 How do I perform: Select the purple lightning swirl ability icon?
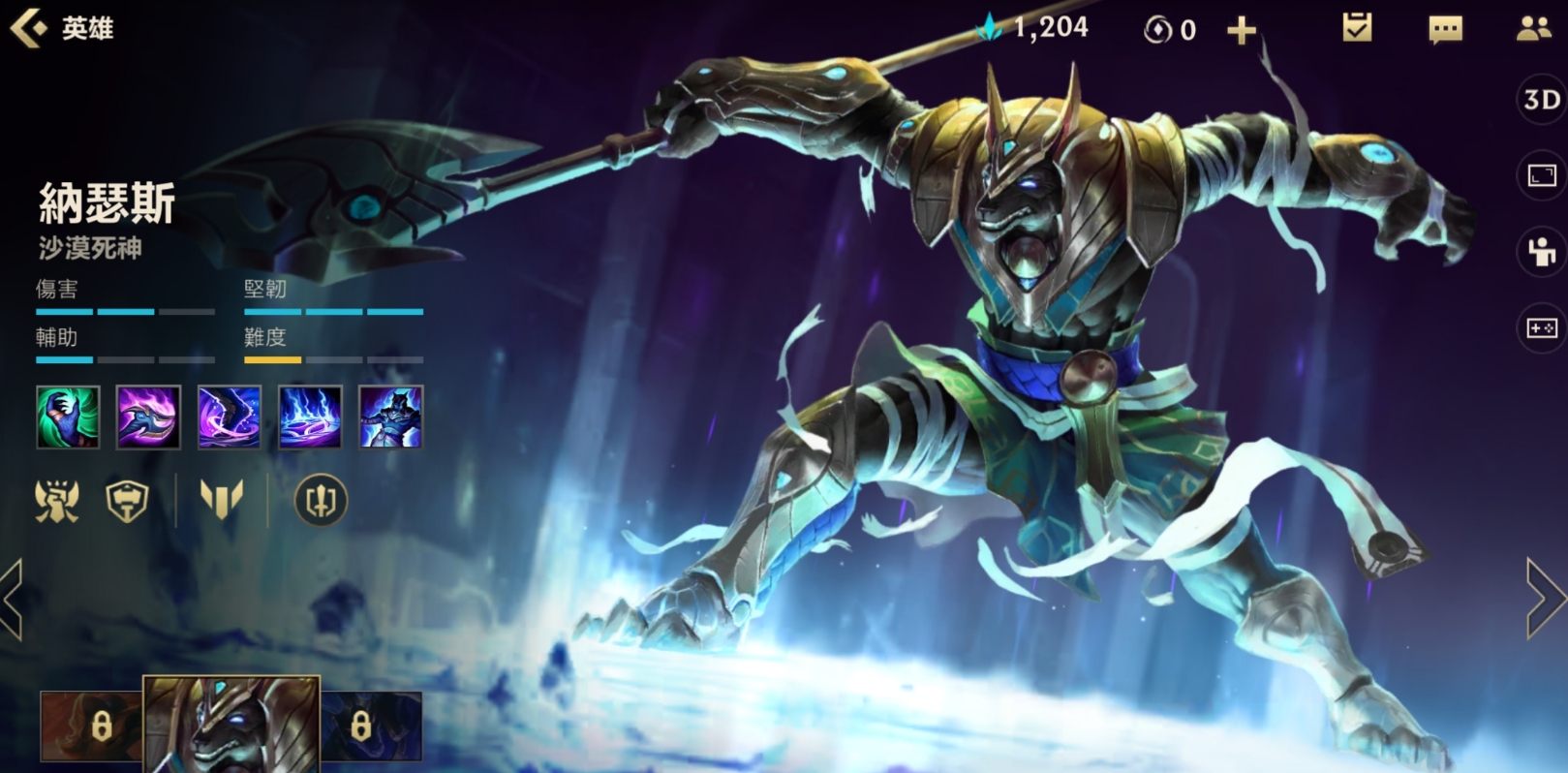[230, 417]
